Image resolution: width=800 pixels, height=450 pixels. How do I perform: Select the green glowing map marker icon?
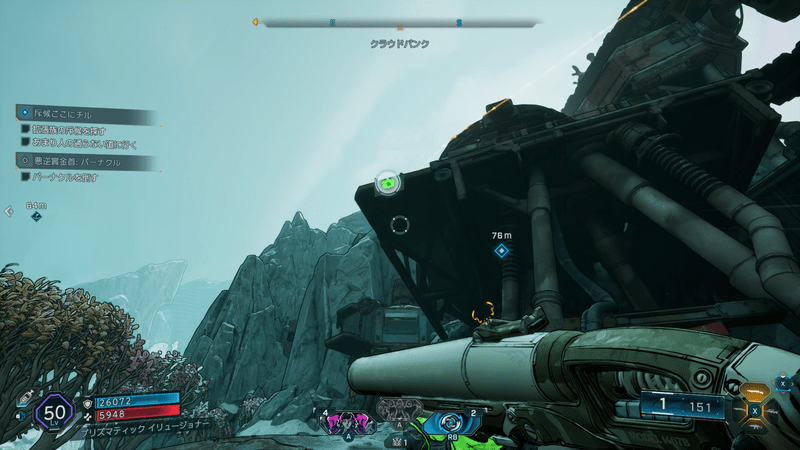click(387, 183)
